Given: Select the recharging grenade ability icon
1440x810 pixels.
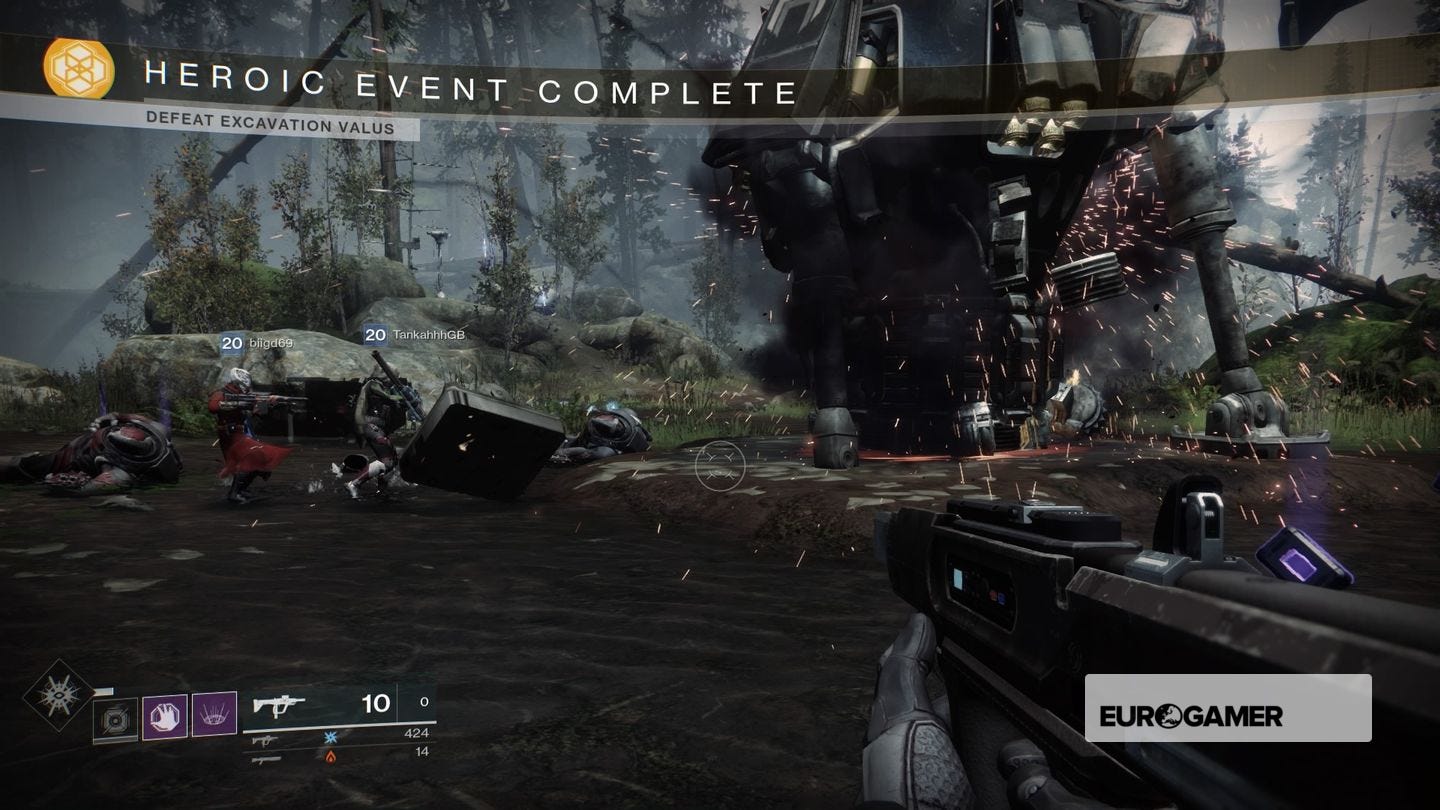Looking at the screenshot, I should [116, 719].
